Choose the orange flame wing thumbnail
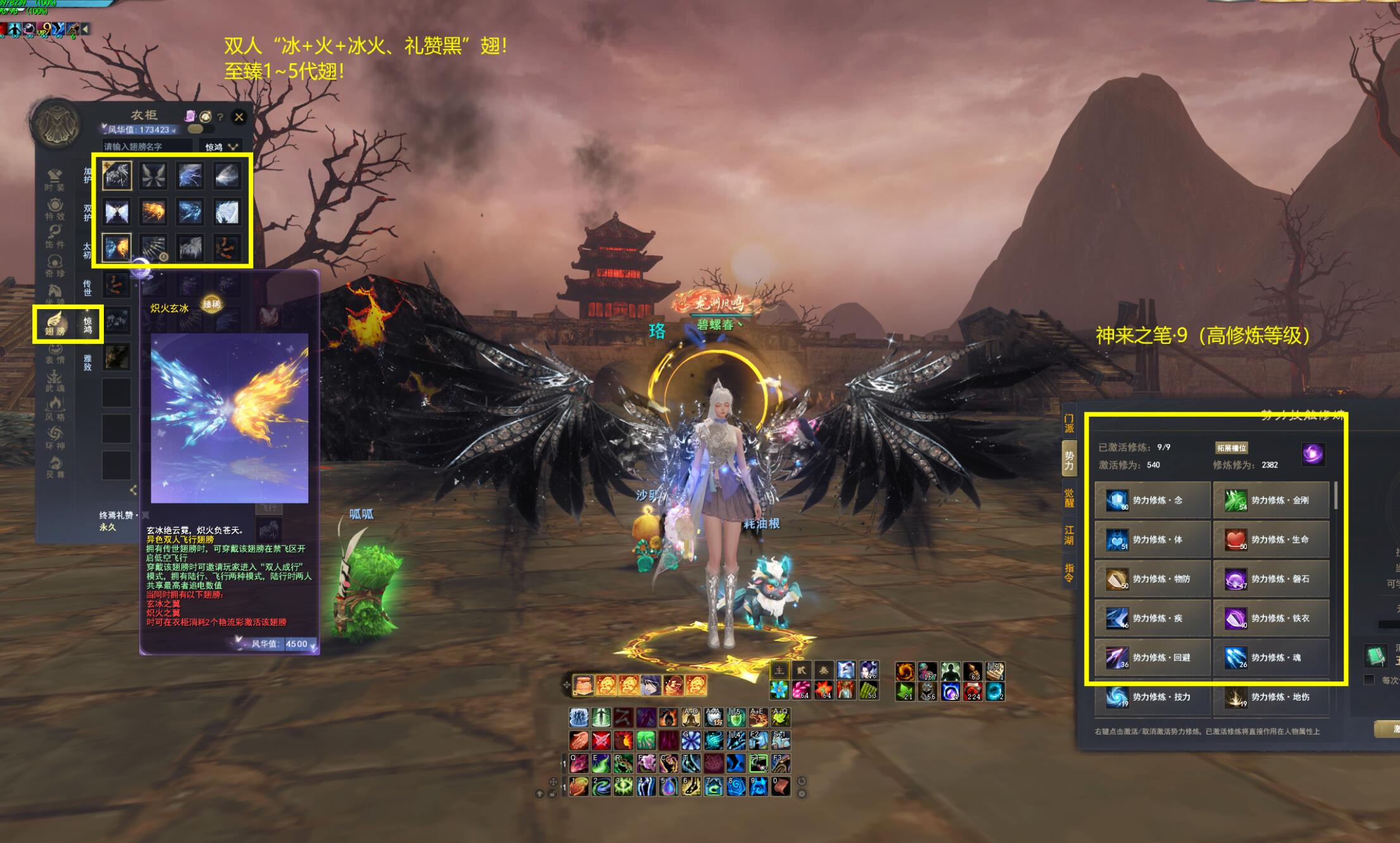The height and width of the screenshot is (843, 1400). click(x=153, y=212)
